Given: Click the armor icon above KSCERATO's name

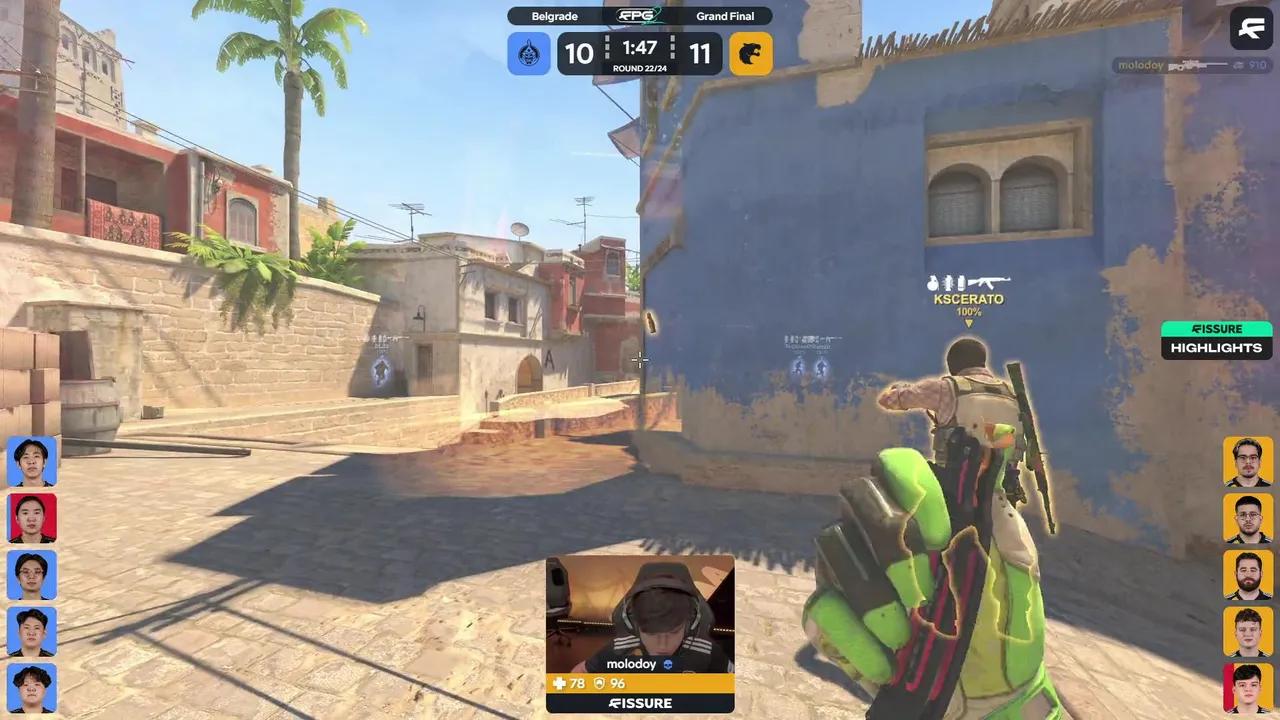Looking at the screenshot, I should pyautogui.click(x=935, y=283).
